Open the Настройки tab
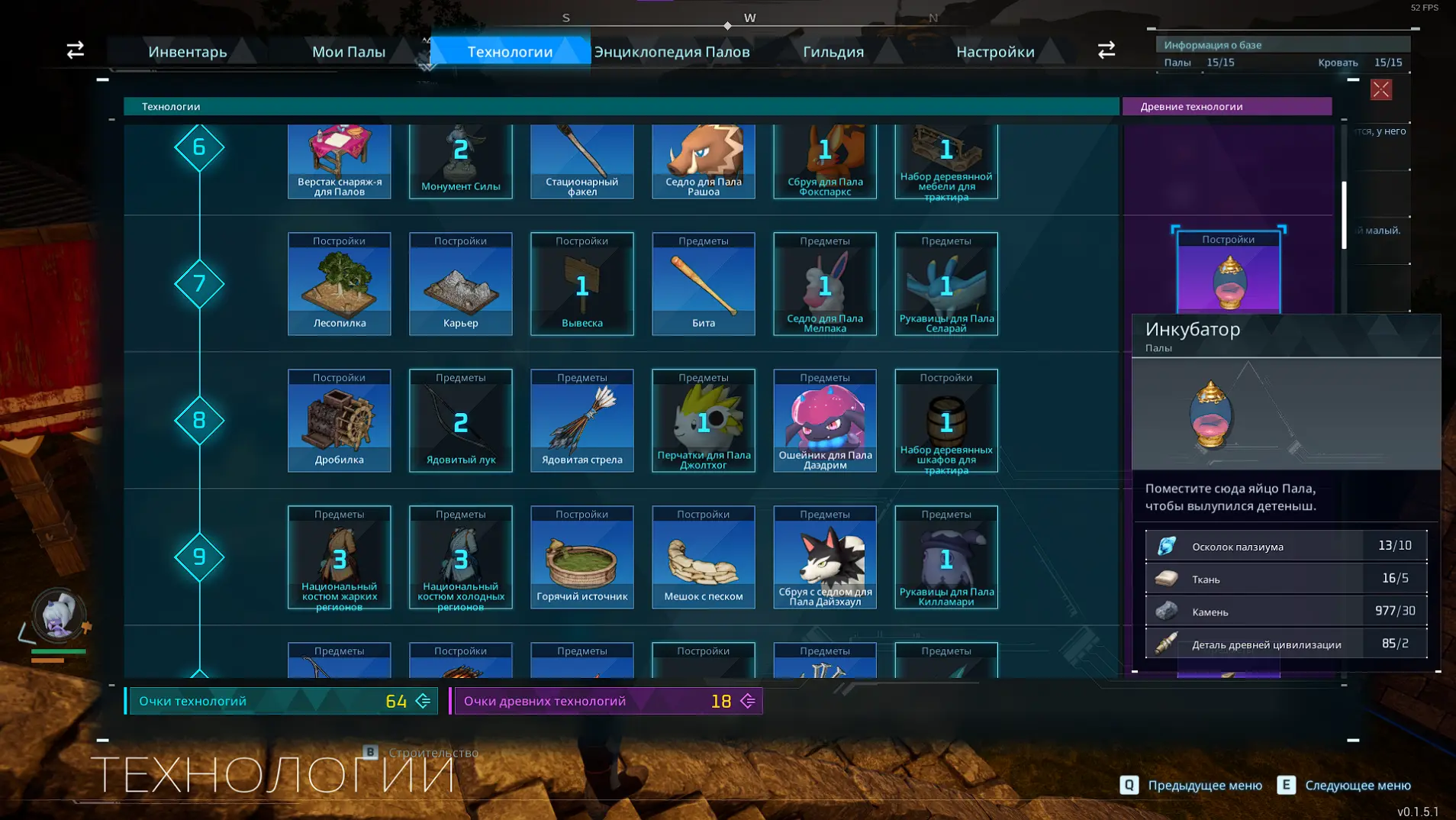The image size is (1456, 820). 995,52
